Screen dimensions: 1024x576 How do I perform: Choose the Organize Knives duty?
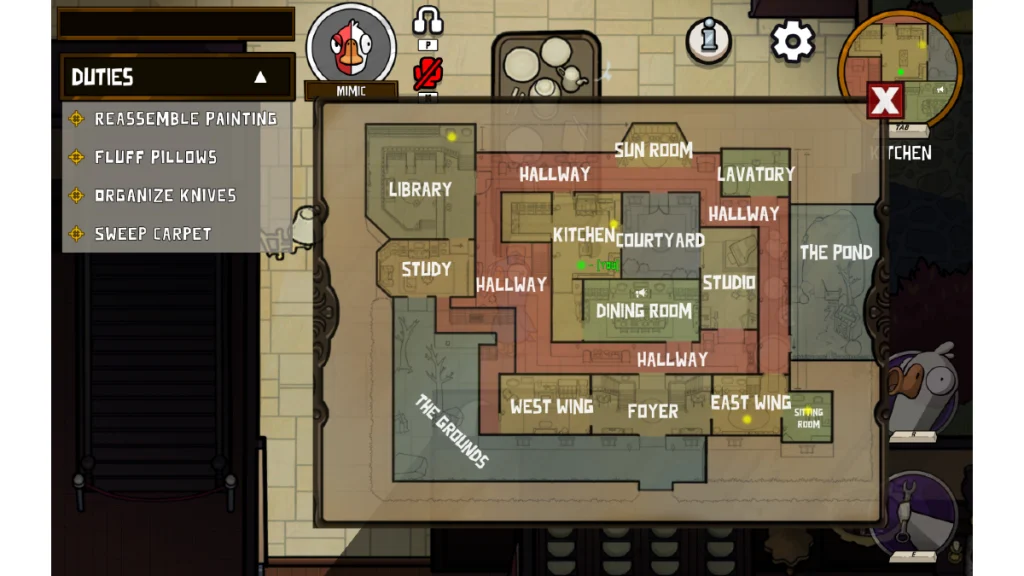pyautogui.click(x=165, y=195)
